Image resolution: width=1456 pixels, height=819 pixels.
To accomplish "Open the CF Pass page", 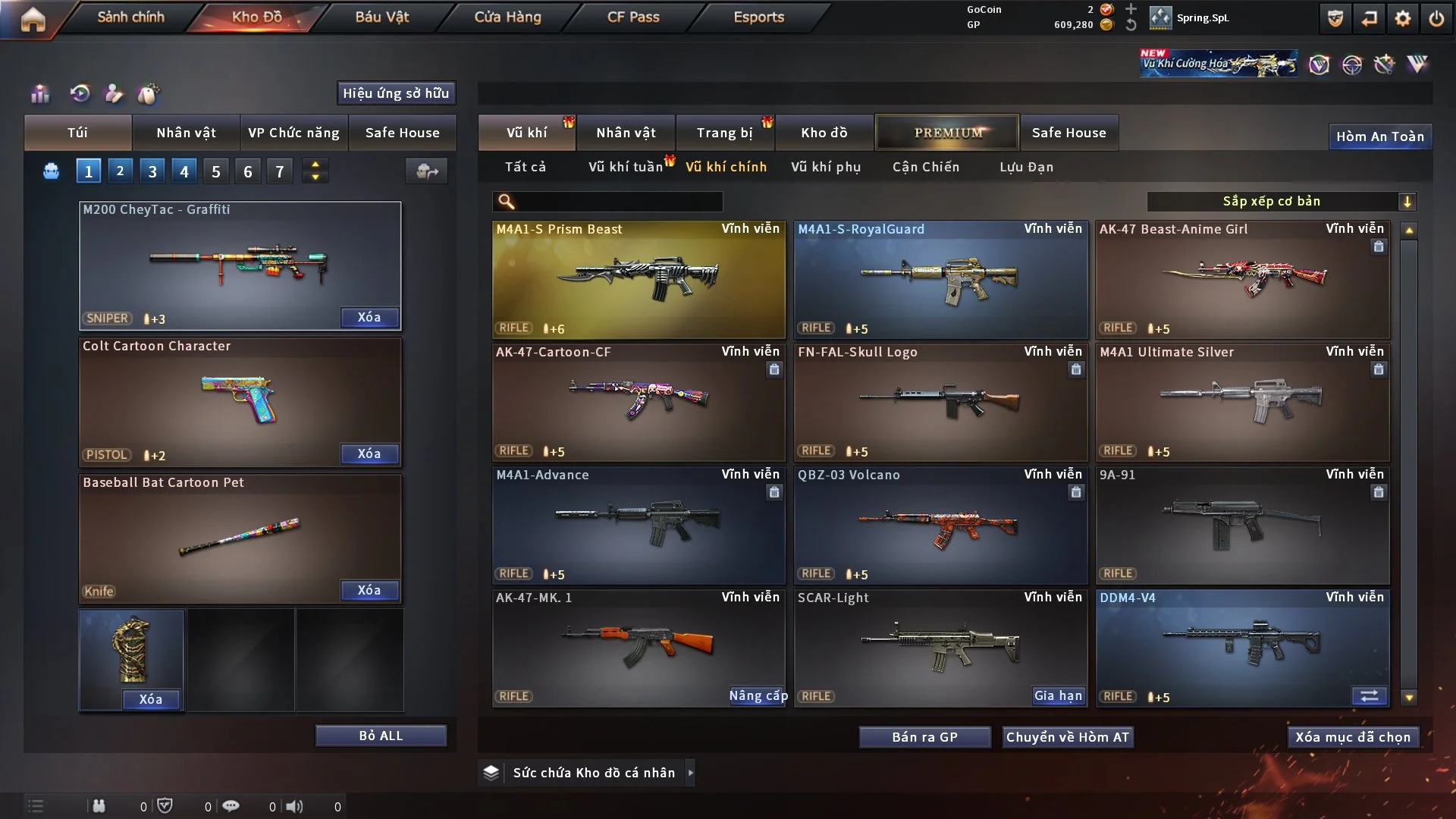I will (633, 17).
